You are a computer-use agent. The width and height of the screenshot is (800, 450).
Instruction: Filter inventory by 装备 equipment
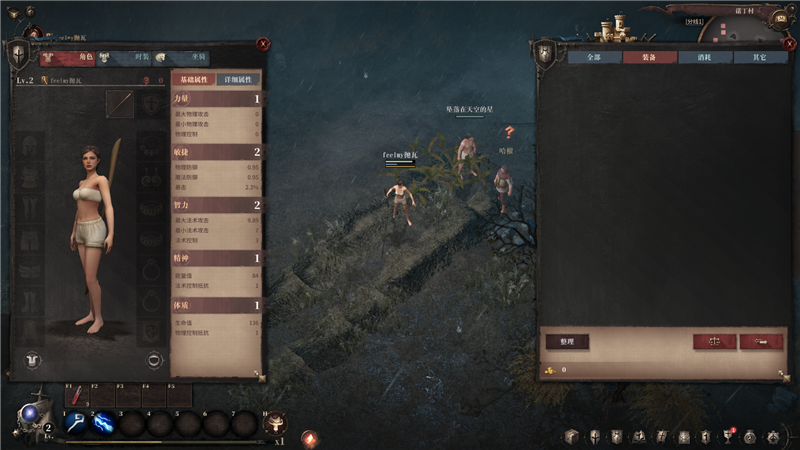pyautogui.click(x=649, y=58)
